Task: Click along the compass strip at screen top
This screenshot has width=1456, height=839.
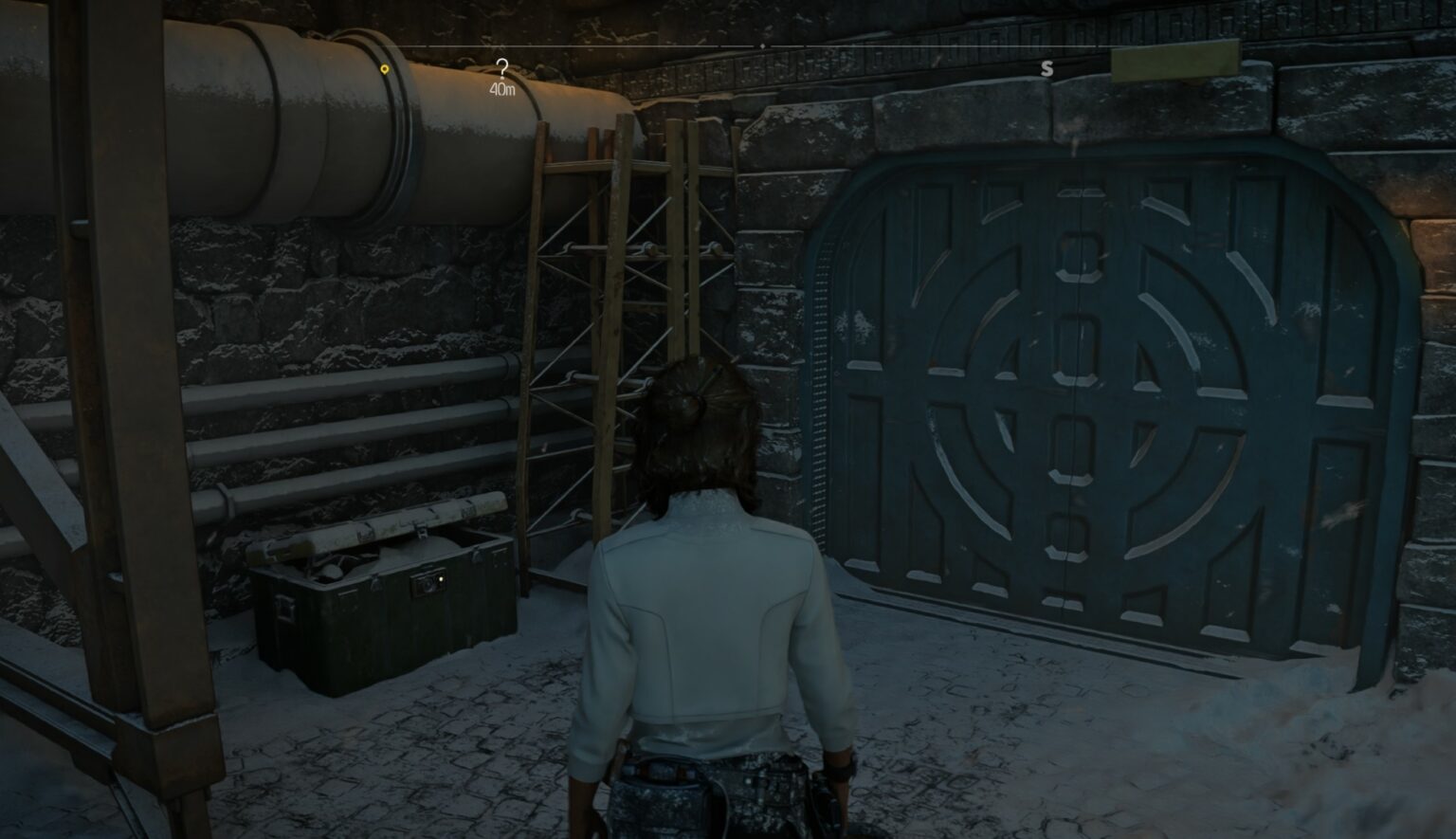Action: coord(664,44)
